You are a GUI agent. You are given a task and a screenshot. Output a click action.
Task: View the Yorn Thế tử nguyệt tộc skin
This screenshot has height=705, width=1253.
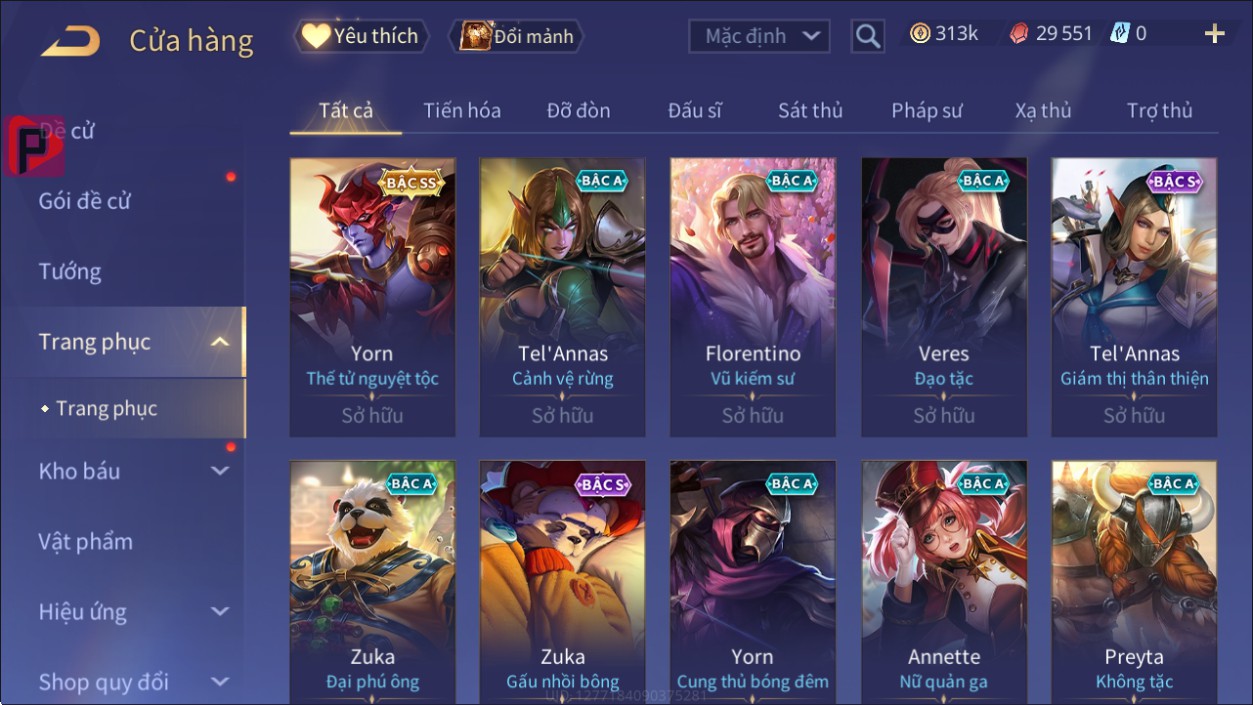click(372, 297)
